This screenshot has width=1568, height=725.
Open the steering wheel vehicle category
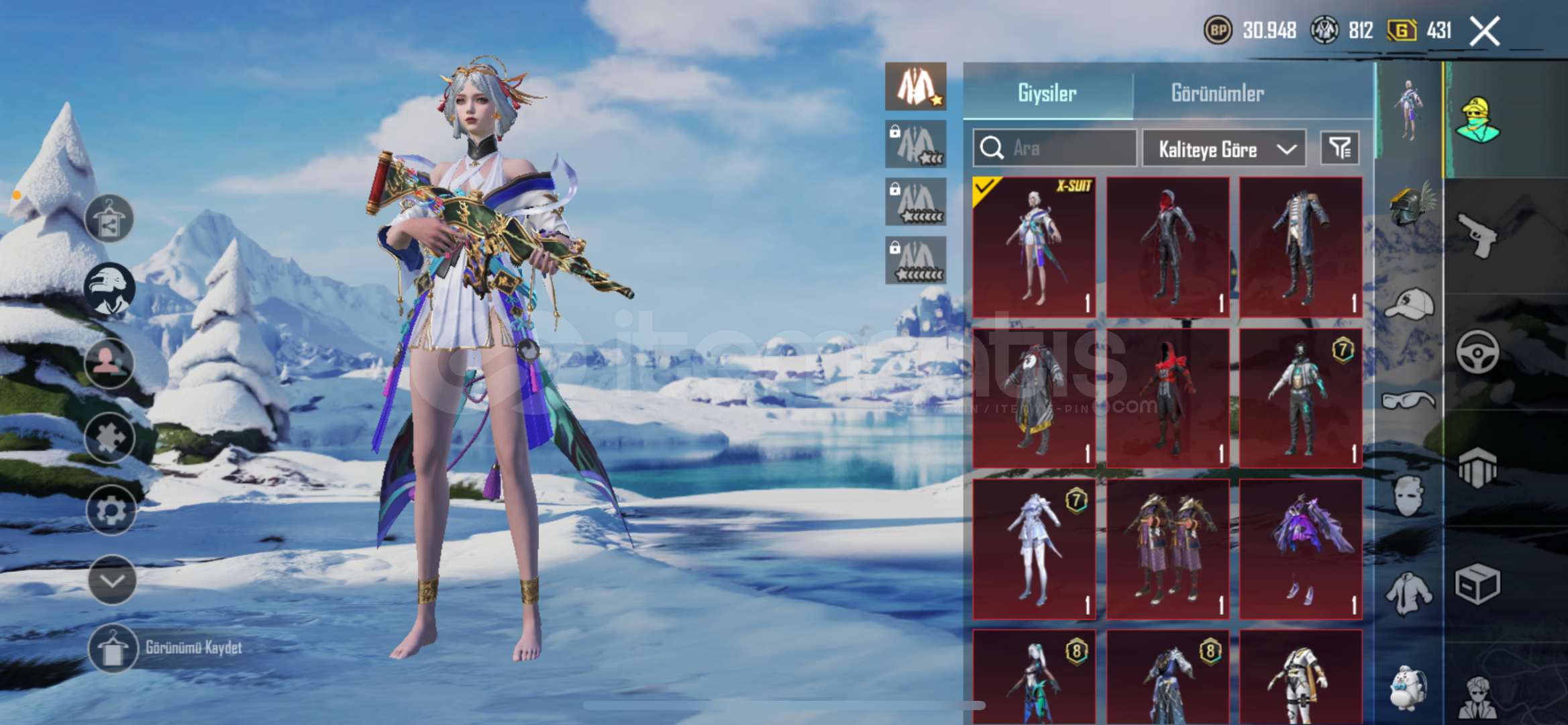point(1477,351)
